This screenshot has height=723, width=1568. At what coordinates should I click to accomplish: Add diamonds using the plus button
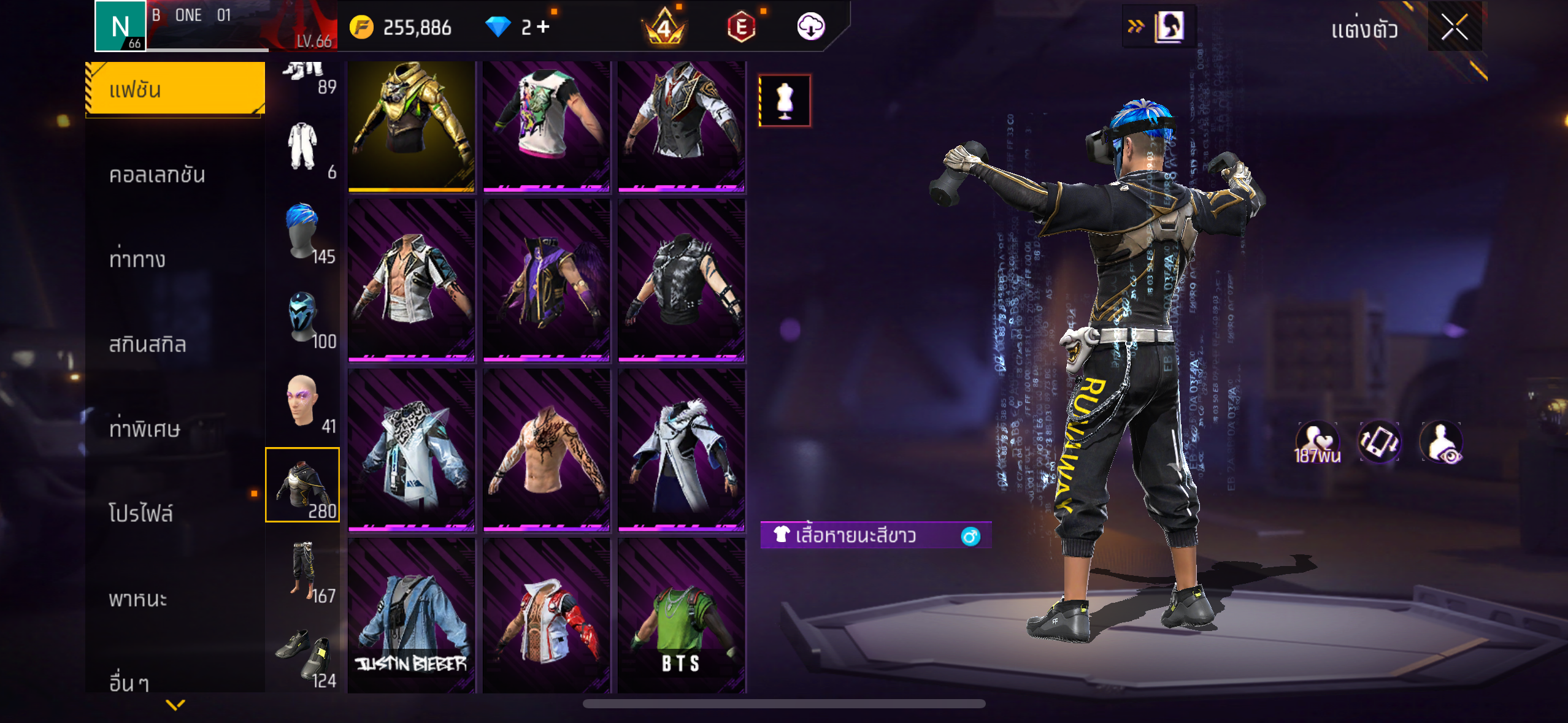tap(543, 27)
